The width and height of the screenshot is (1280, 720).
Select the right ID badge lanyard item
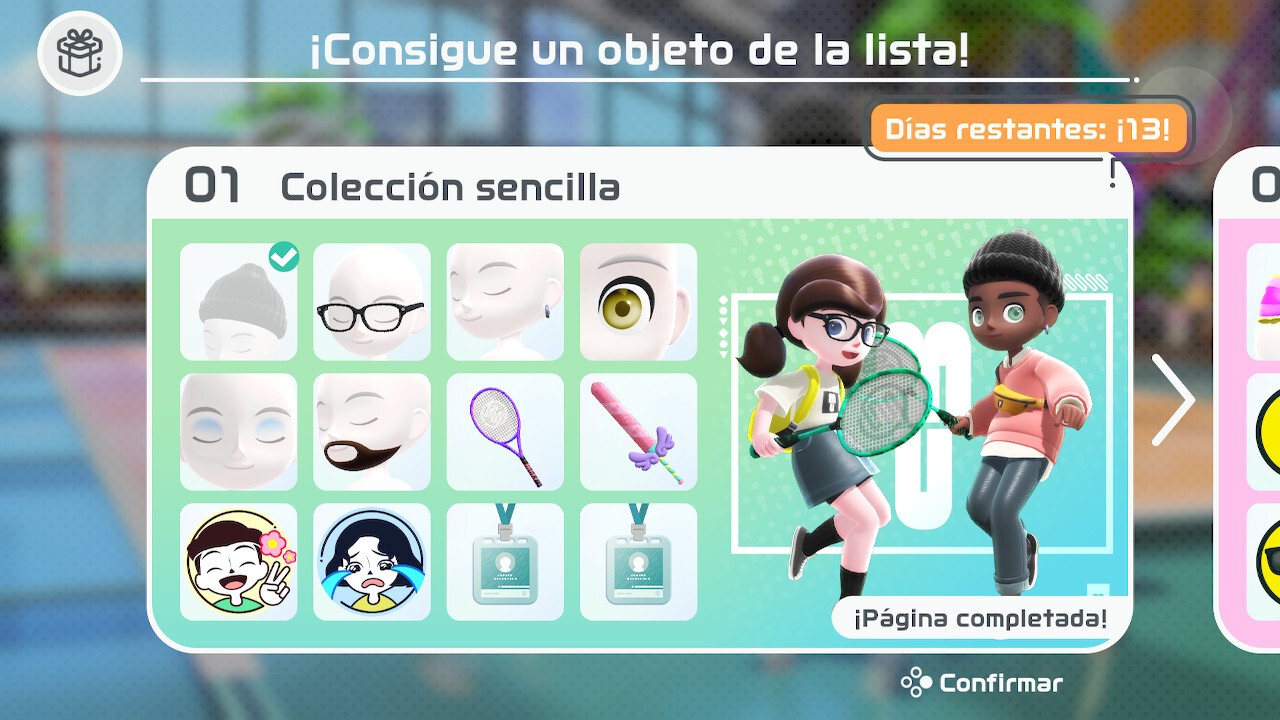[638, 563]
